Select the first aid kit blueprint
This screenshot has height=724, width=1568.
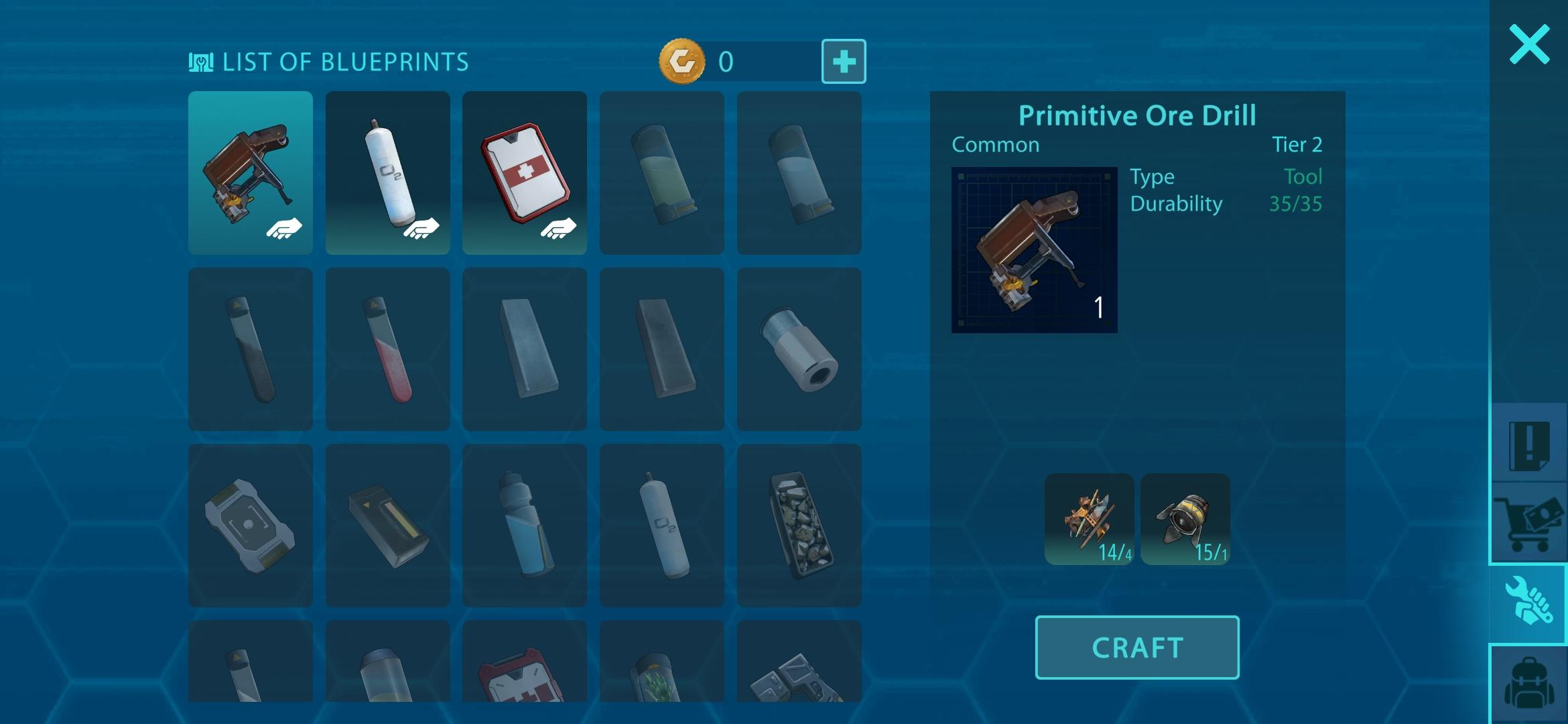525,174
